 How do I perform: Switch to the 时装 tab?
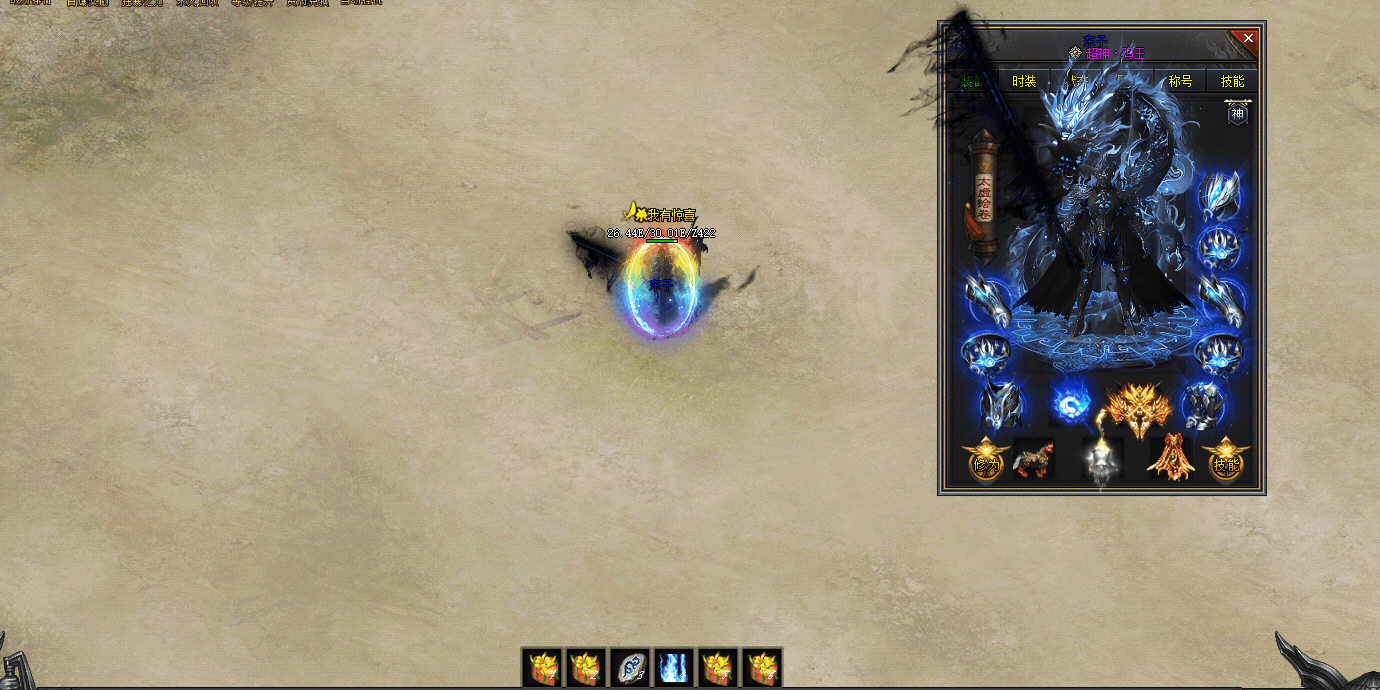click(1024, 82)
